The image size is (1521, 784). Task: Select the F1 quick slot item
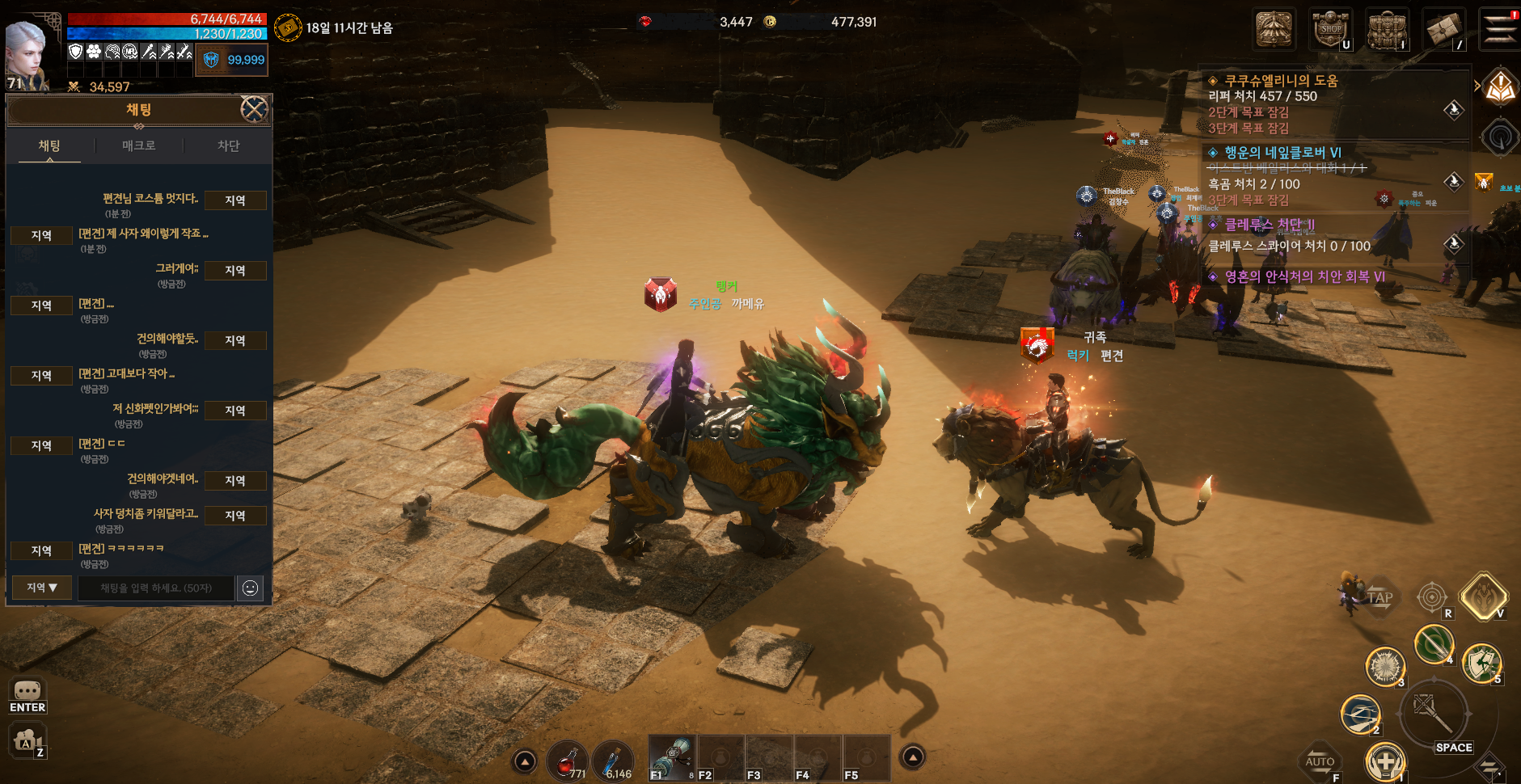[x=673, y=758]
